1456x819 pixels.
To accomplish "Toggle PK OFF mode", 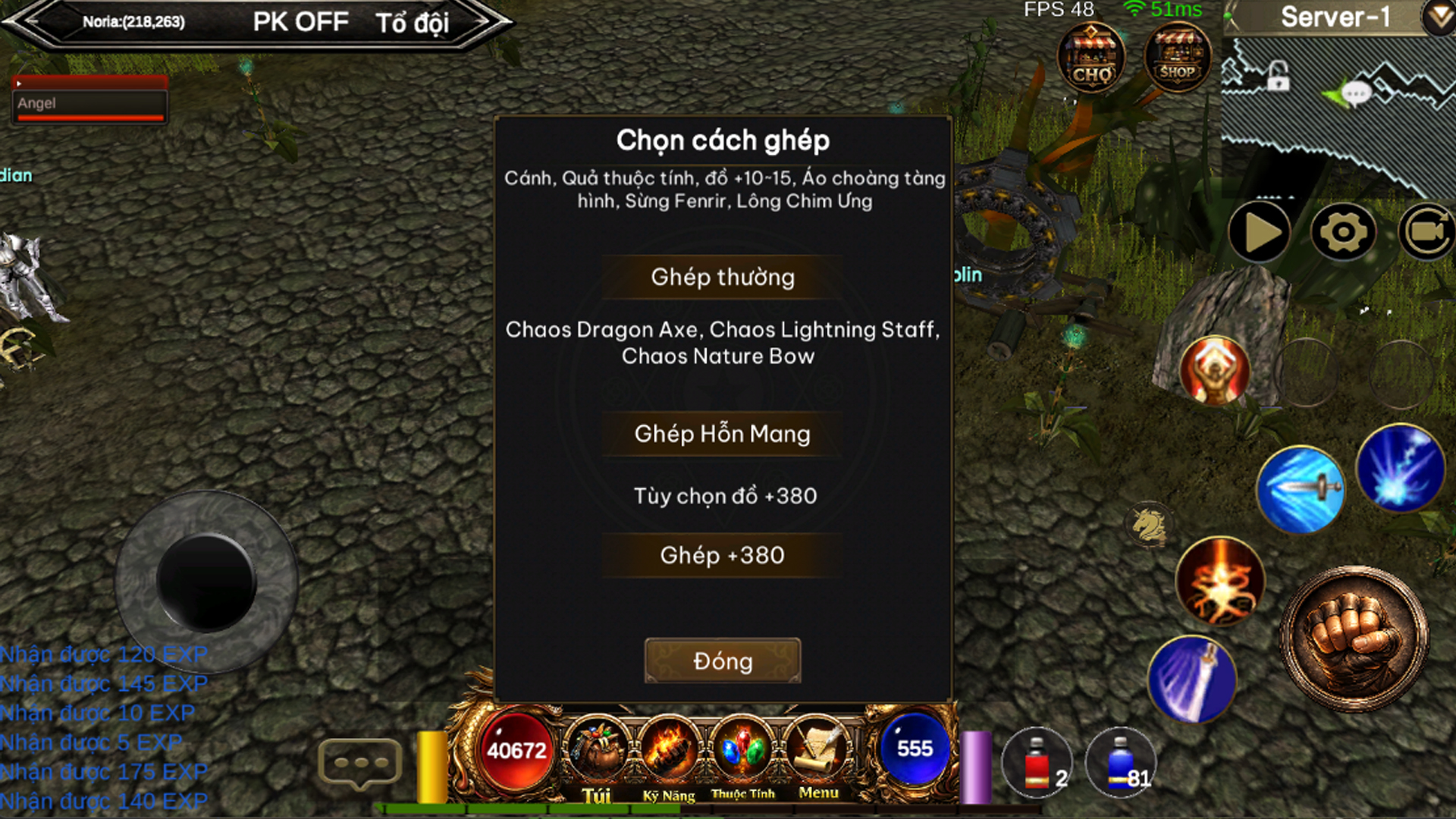I will pos(300,22).
